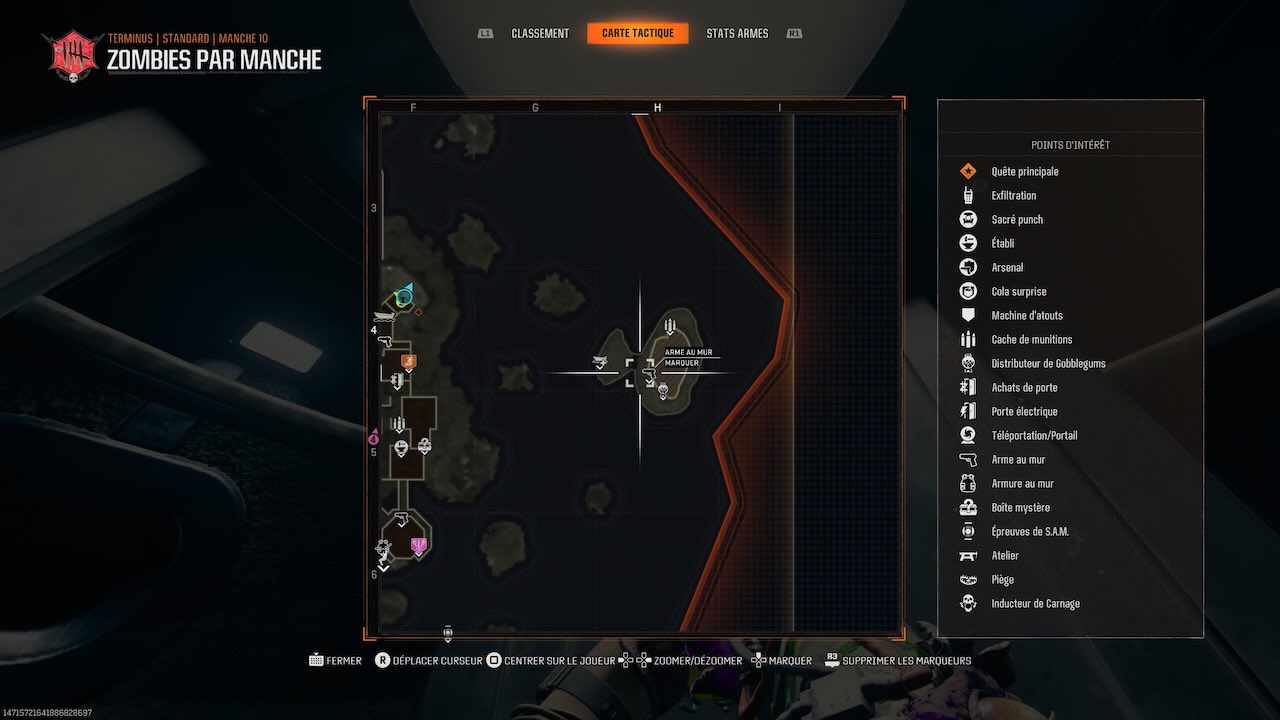Select the door purchase marker on the map
The image size is (1280, 720).
point(397,380)
